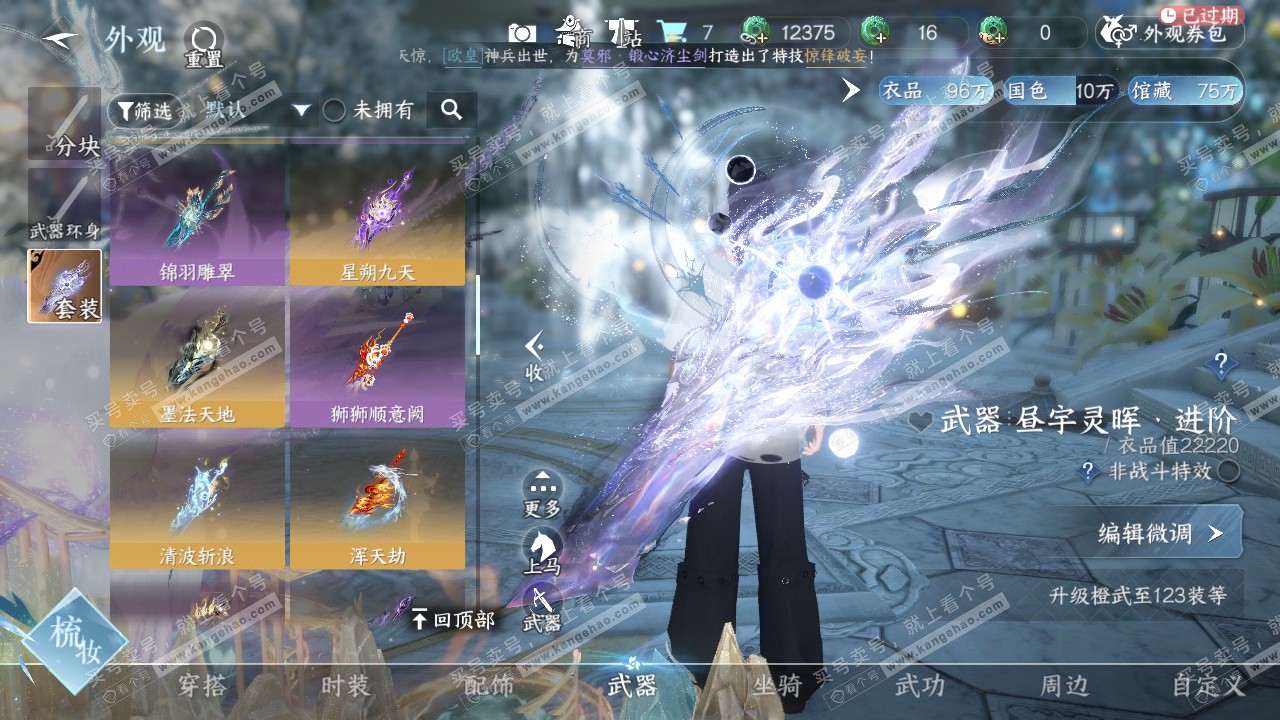Open the weapon search magnifier
Viewport: 1280px width, 720px height.
[x=451, y=110]
